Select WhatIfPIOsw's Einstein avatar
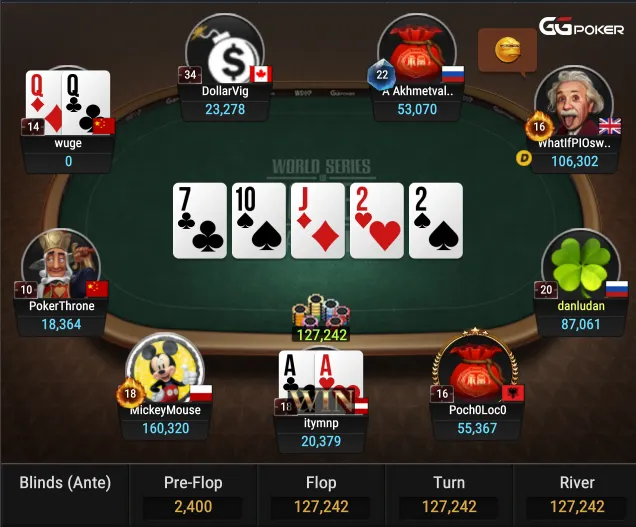Image resolution: width=636 pixels, height=527 pixels. (574, 105)
